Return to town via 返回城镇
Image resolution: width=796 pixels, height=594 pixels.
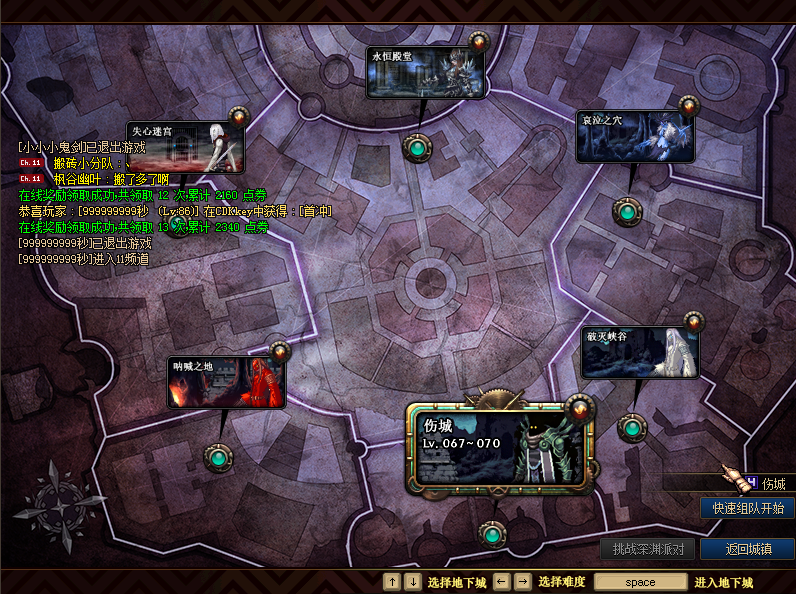[x=747, y=549]
